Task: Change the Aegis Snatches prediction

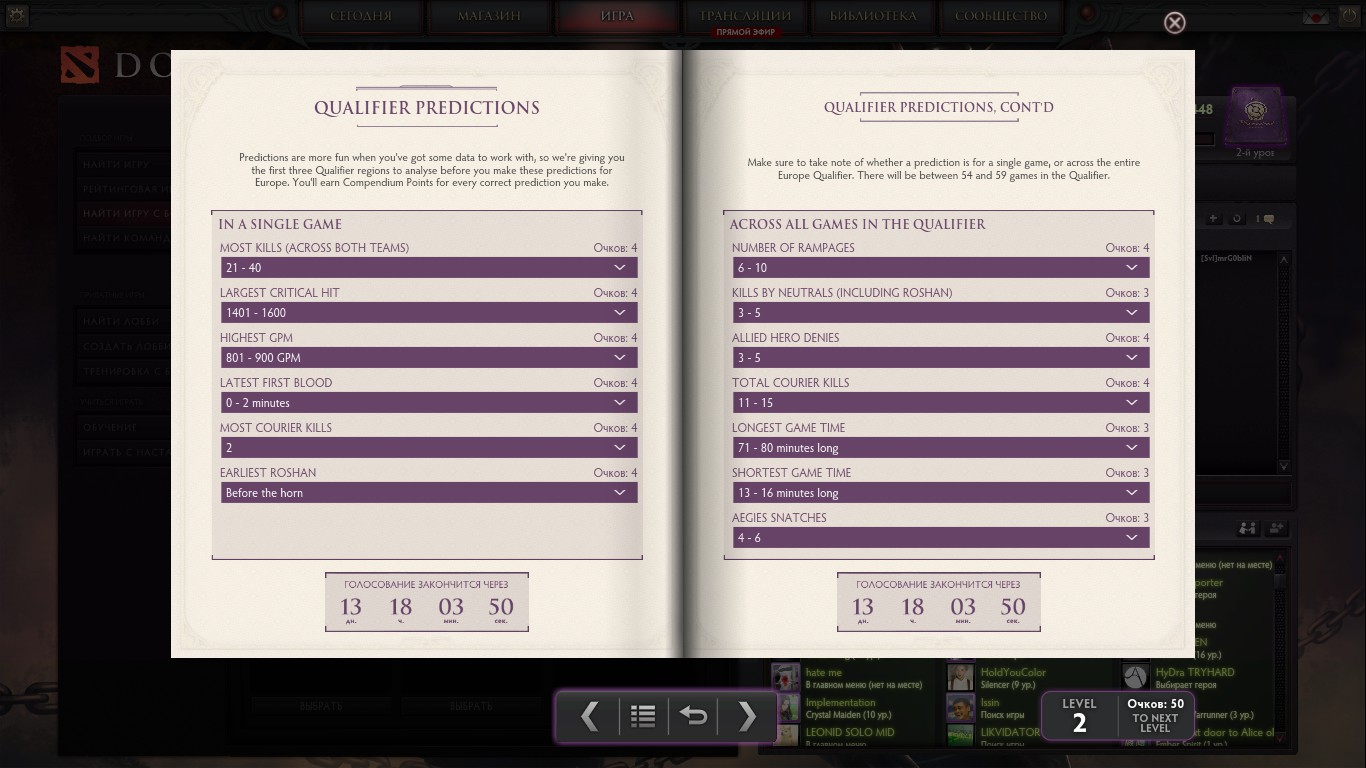Action: click(x=940, y=538)
